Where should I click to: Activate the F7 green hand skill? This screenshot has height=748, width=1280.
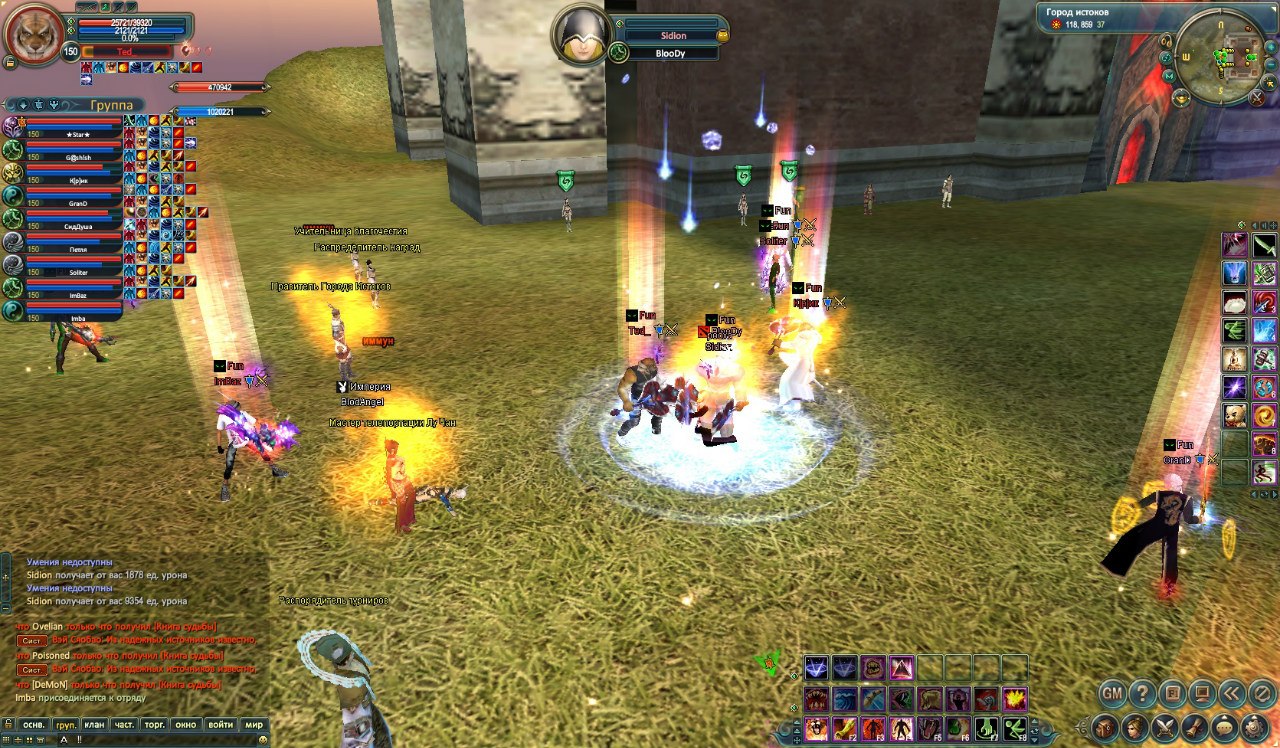click(986, 729)
